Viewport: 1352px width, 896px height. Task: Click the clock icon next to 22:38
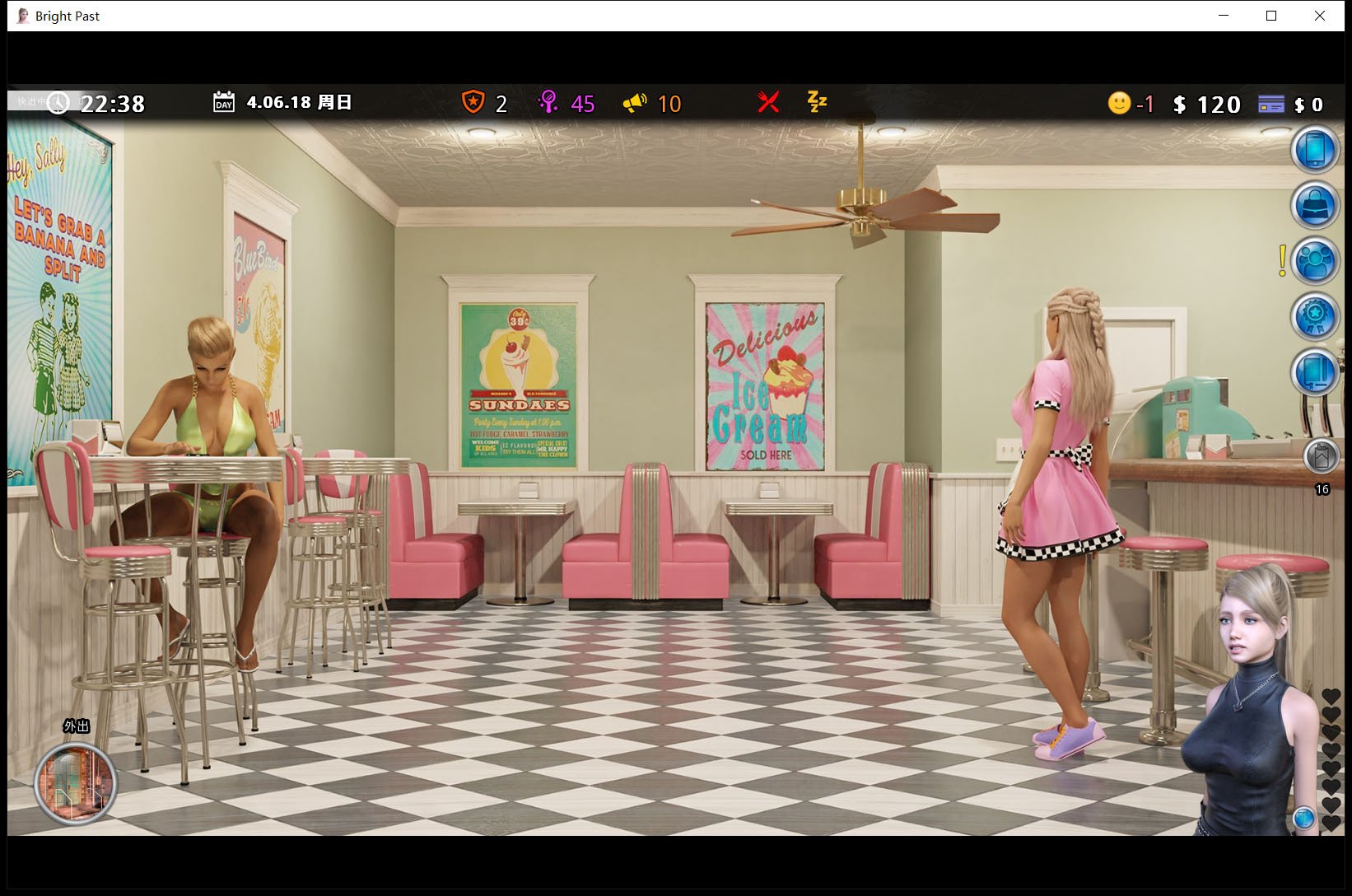pos(58,103)
